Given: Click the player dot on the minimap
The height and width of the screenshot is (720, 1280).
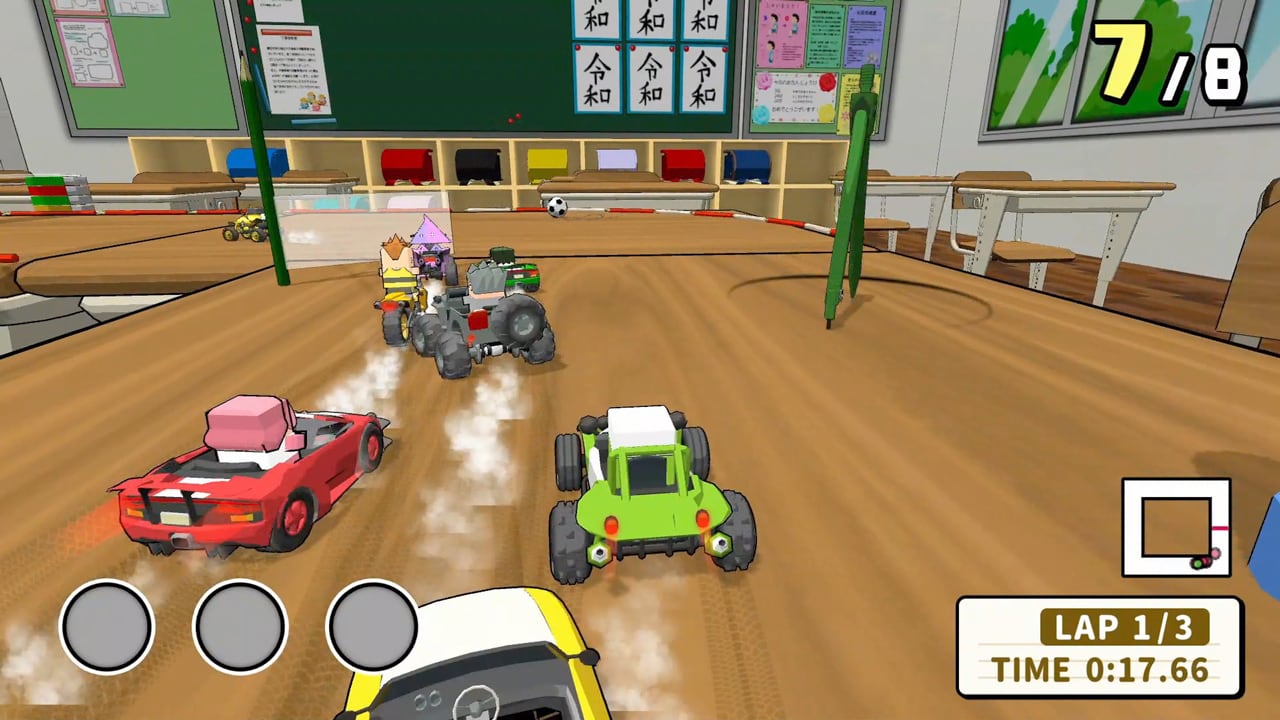Looking at the screenshot, I should tap(1198, 564).
